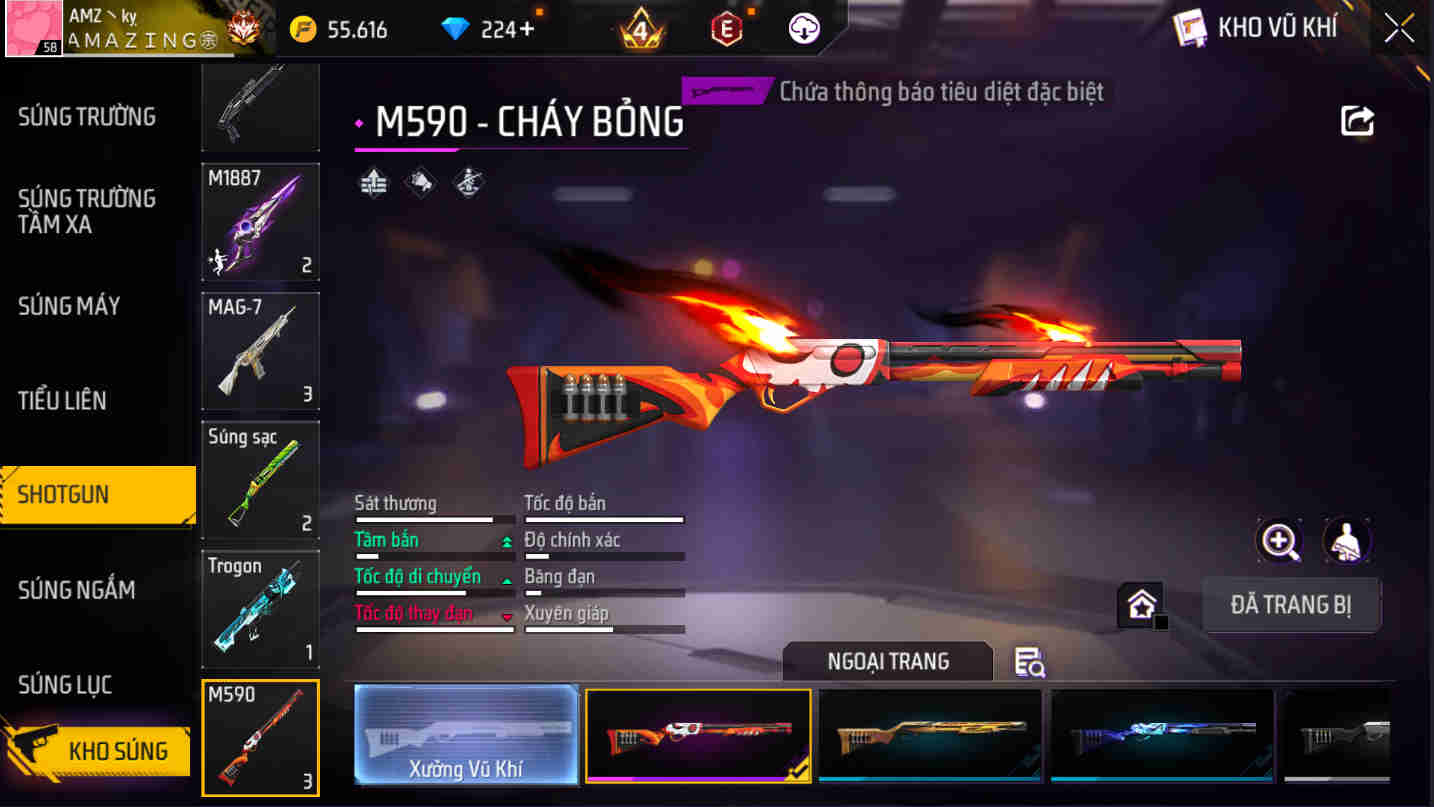This screenshot has width=1434, height=807.
Task: Open Xưởng Vũ Khí panel
Action: pyautogui.click(x=466, y=736)
